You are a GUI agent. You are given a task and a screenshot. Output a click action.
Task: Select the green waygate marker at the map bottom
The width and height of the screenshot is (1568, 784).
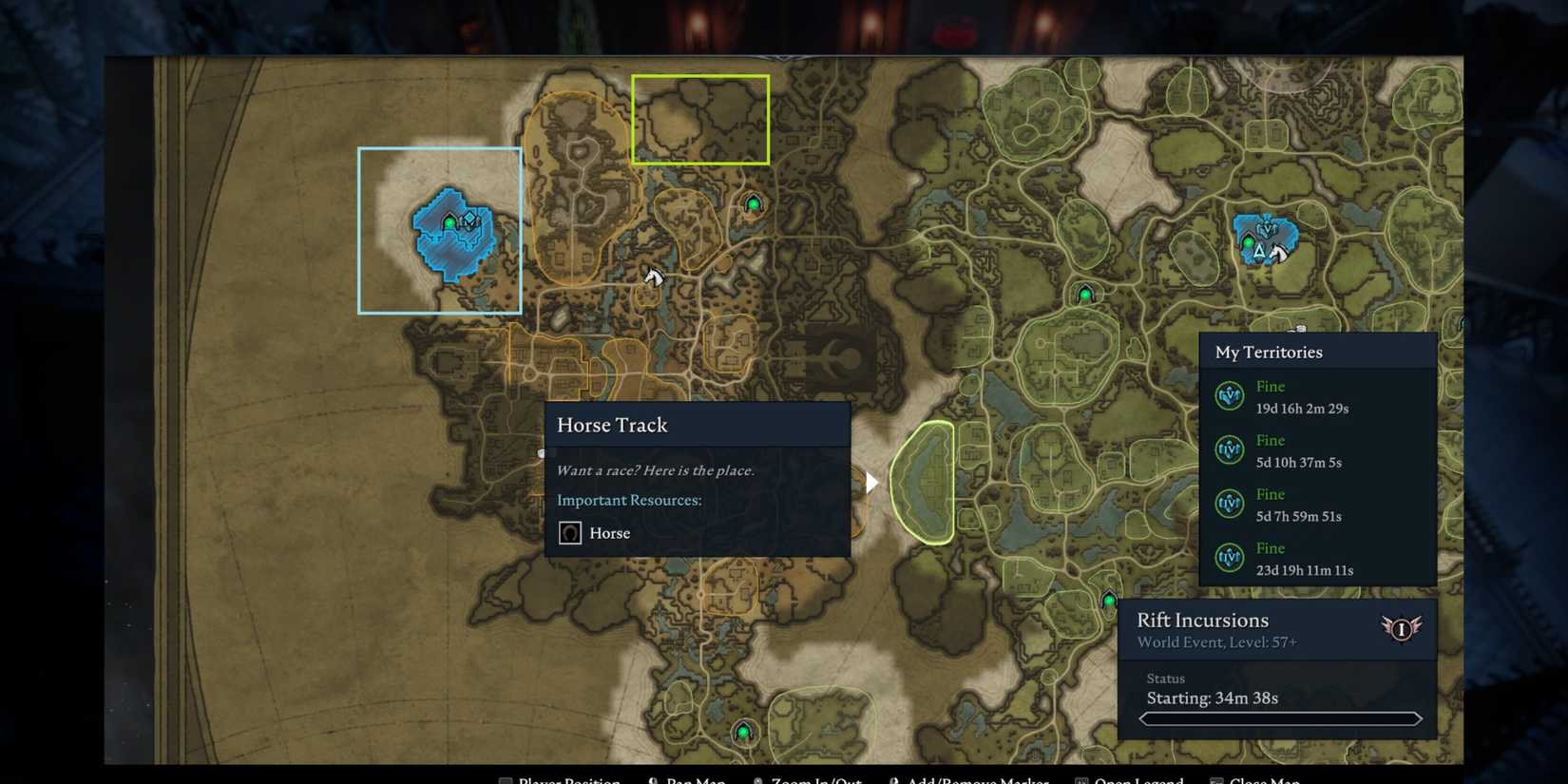pyautogui.click(x=742, y=733)
